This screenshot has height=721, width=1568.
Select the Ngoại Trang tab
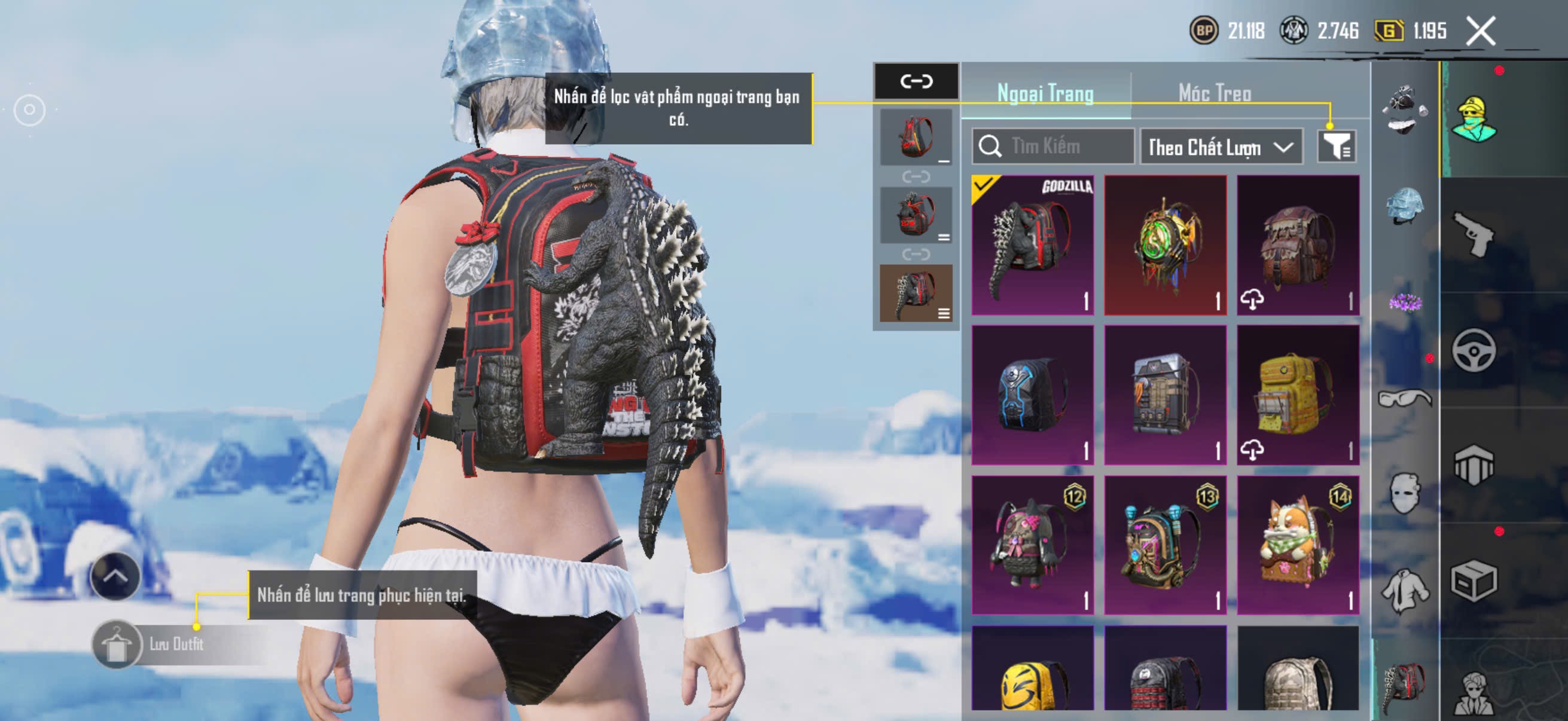point(1045,93)
